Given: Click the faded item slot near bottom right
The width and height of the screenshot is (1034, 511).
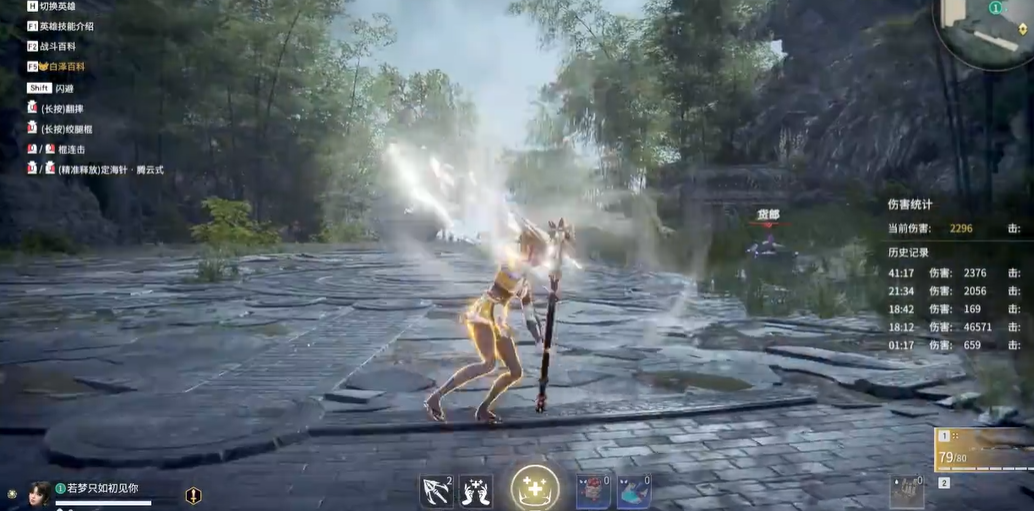Looking at the screenshot, I should point(906,489).
